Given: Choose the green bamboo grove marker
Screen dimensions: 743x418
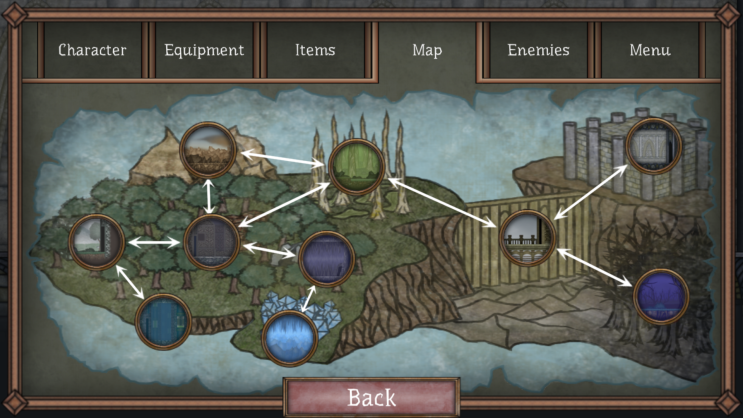Looking at the screenshot, I should pos(356,167).
